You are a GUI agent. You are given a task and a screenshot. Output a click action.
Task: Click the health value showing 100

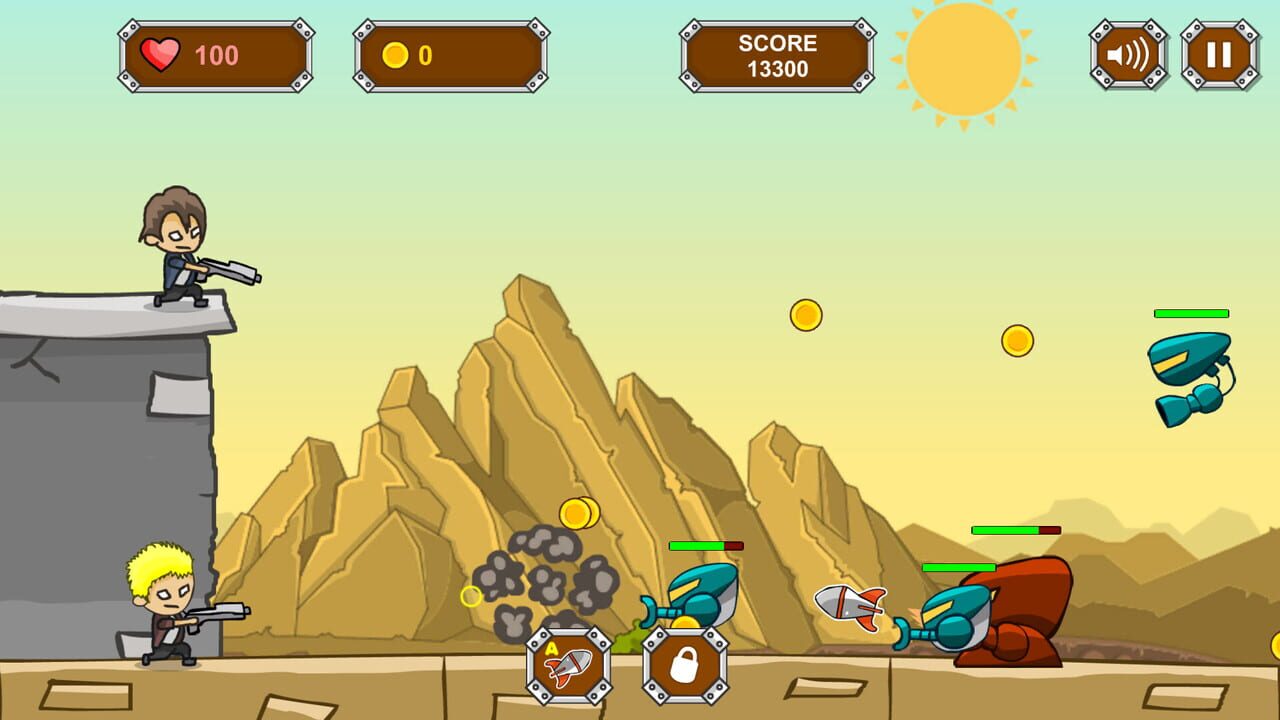[216, 54]
